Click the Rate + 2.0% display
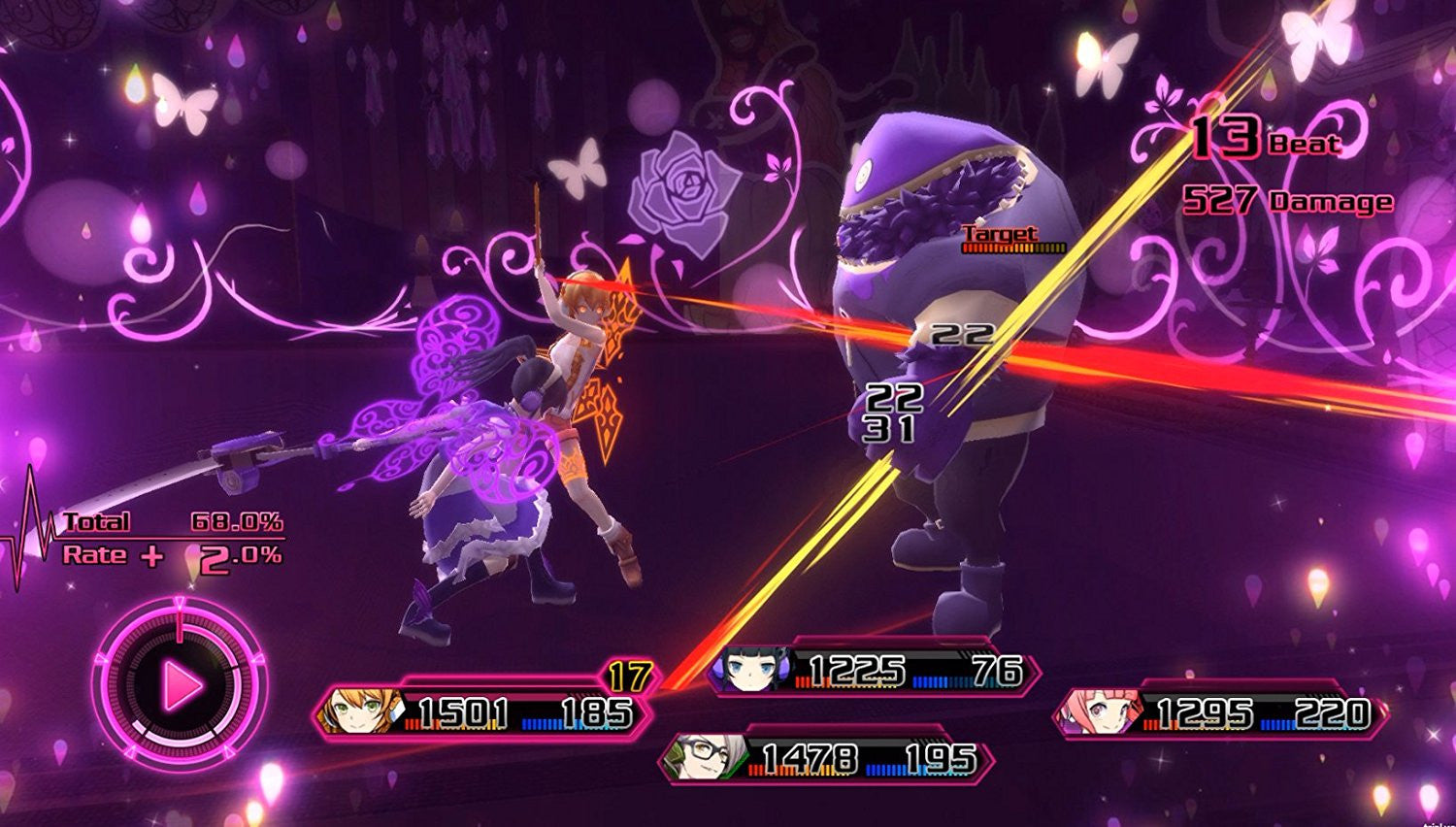The width and height of the screenshot is (1456, 827). 170,555
